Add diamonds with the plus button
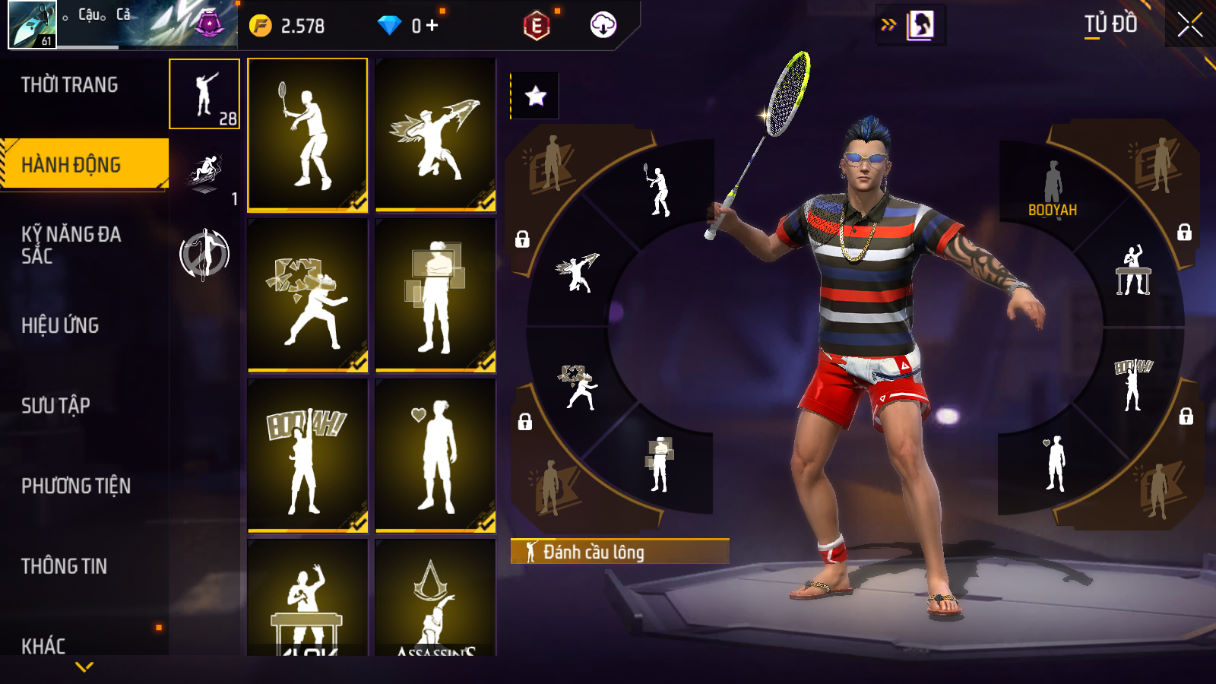 tap(432, 26)
